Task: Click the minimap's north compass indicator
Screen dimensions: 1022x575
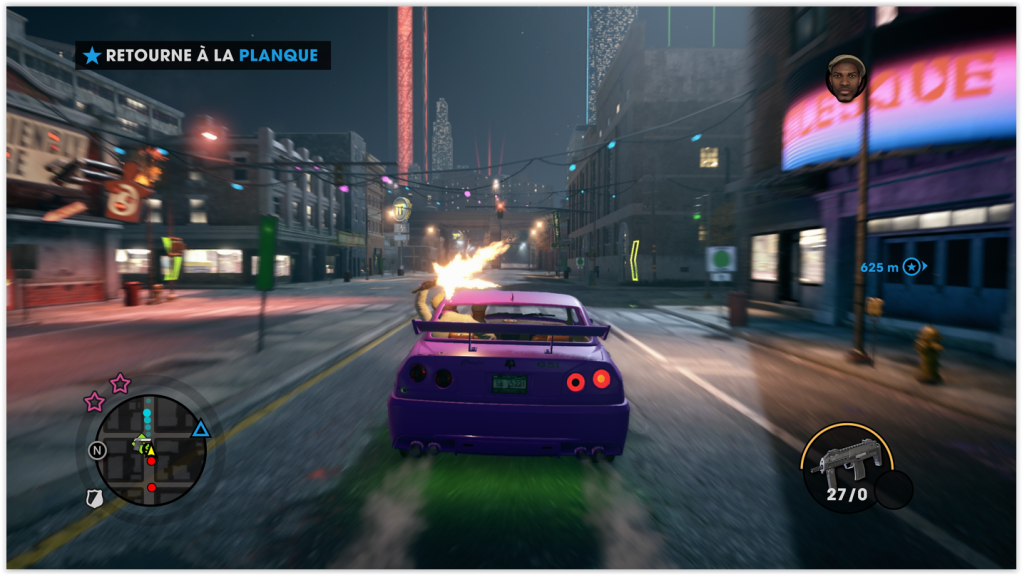Action: 97,450
